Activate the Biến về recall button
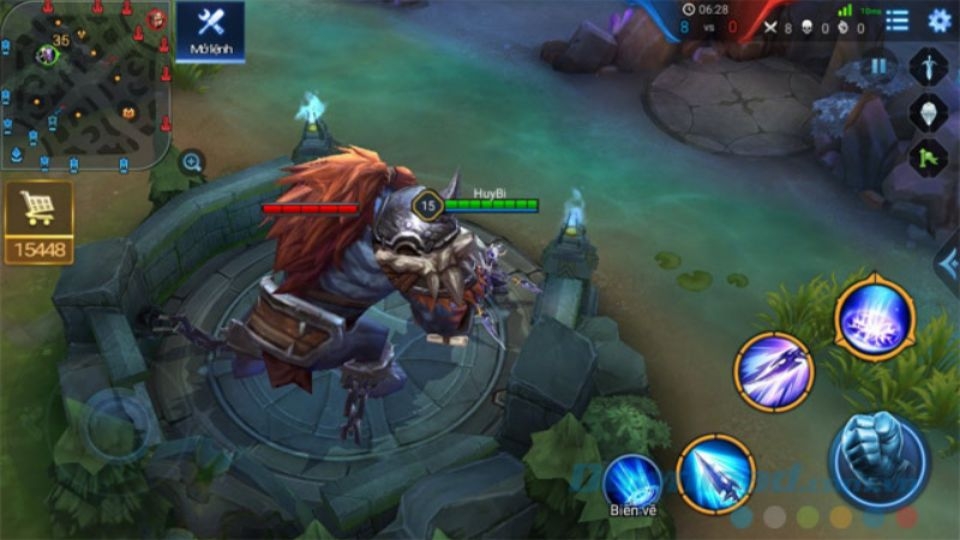Screen dimensions: 960x540 632,485
